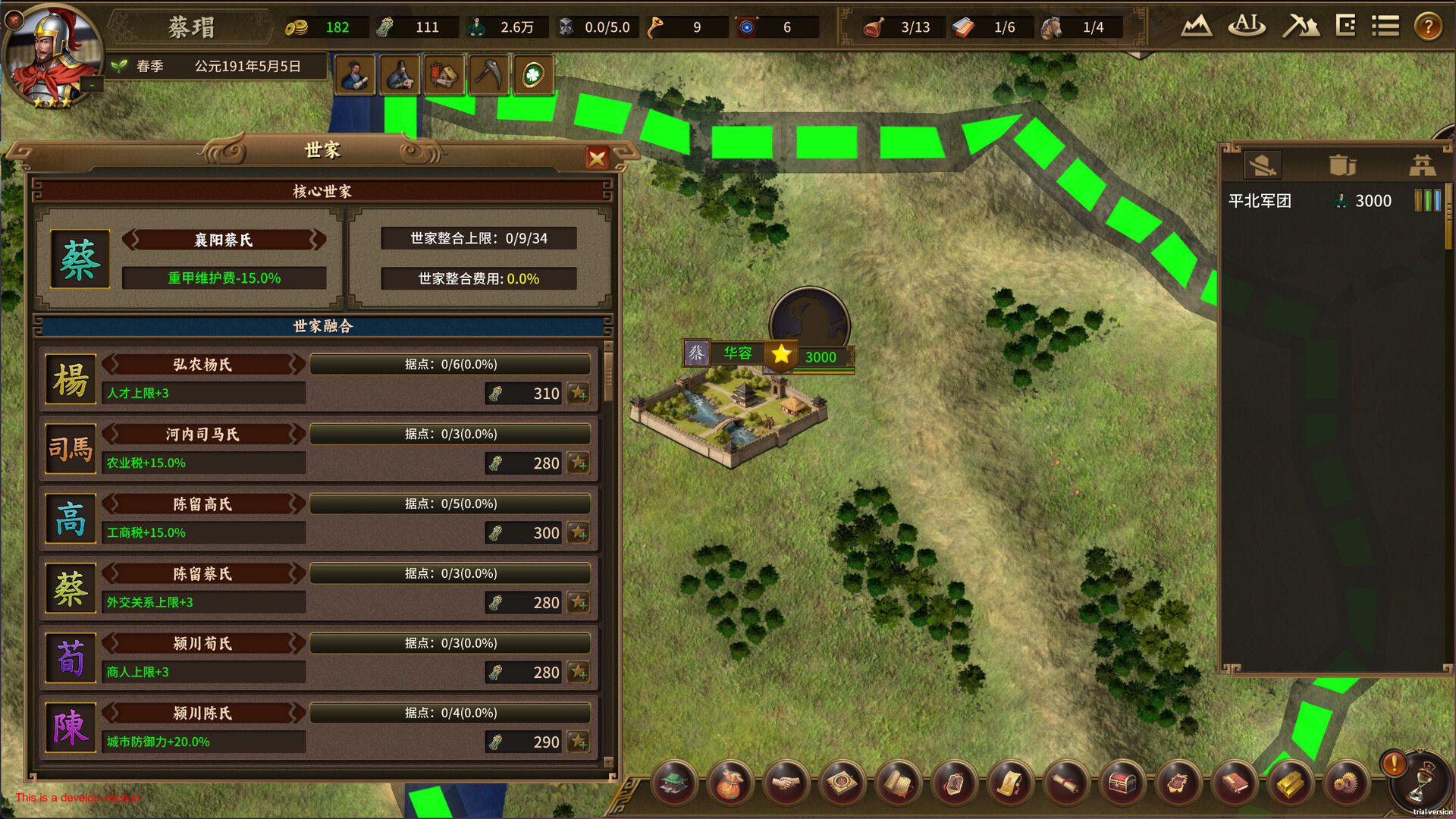Screen dimensions: 1456x819
Task: Toggle the AI control button
Action: pyautogui.click(x=1247, y=27)
